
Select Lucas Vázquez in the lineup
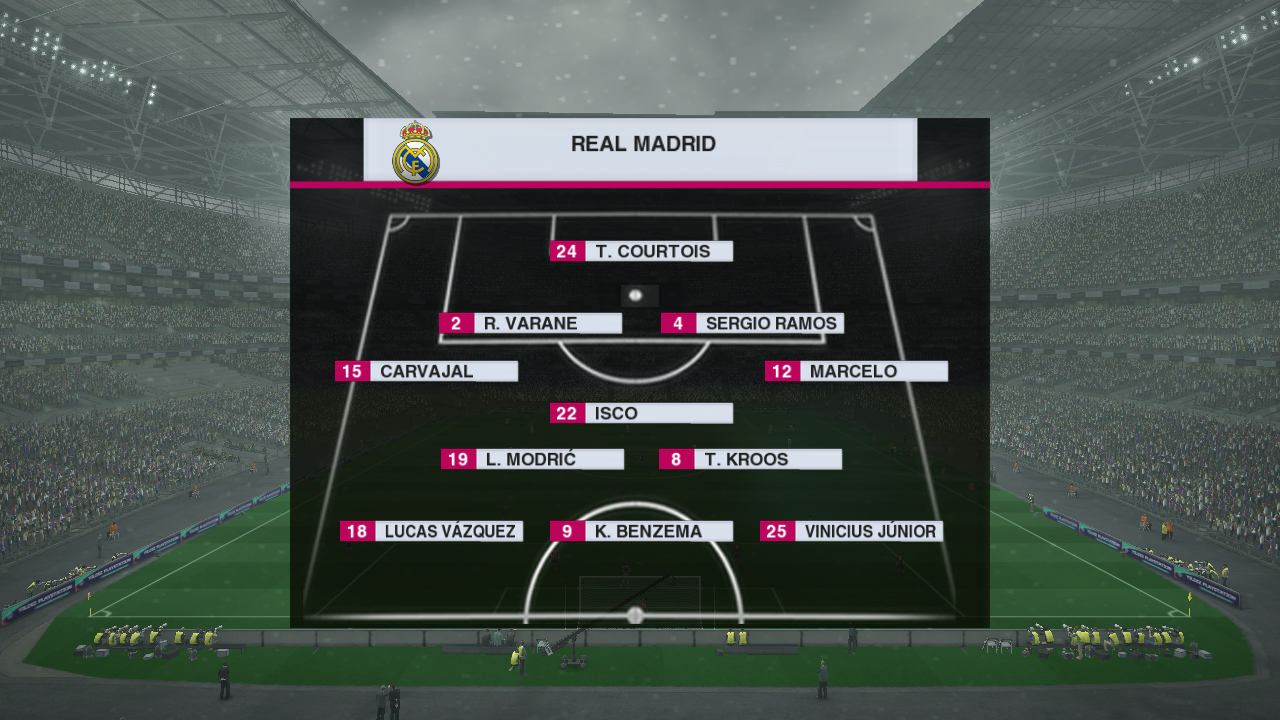coord(431,531)
